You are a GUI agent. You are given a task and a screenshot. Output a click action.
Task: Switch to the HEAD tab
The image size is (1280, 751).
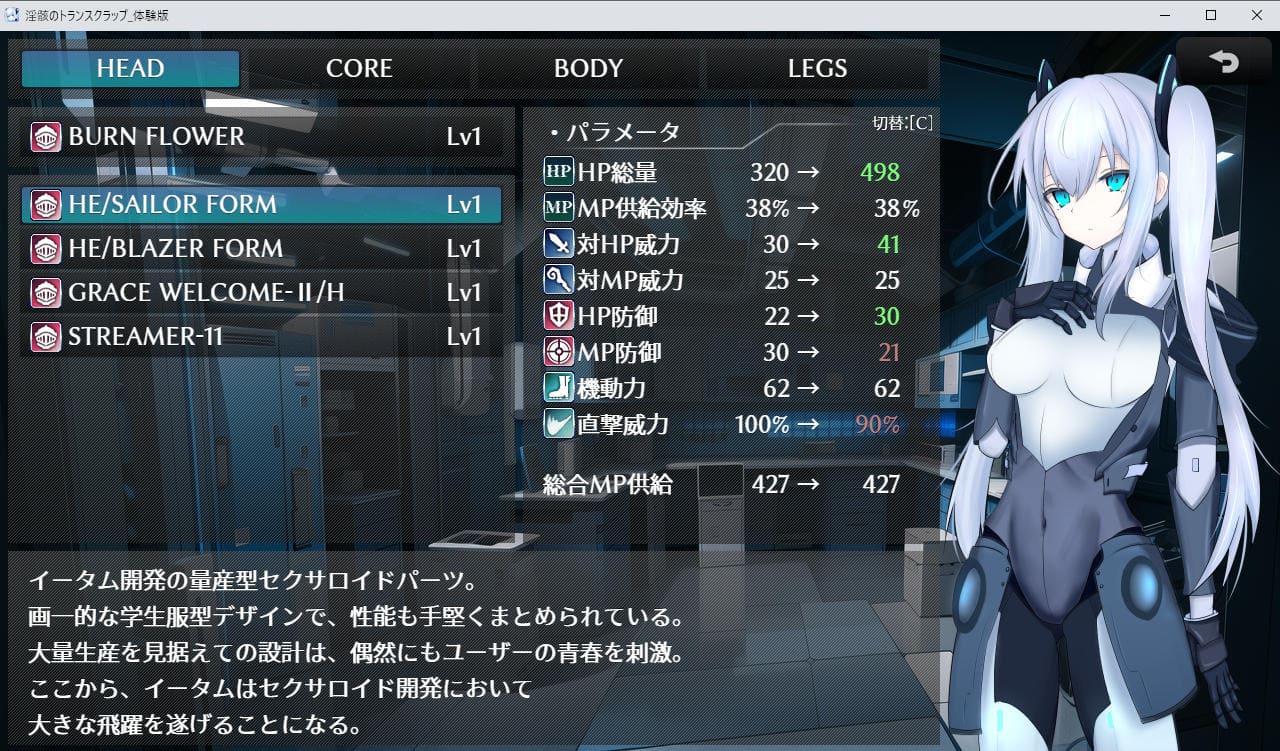pyautogui.click(x=131, y=69)
